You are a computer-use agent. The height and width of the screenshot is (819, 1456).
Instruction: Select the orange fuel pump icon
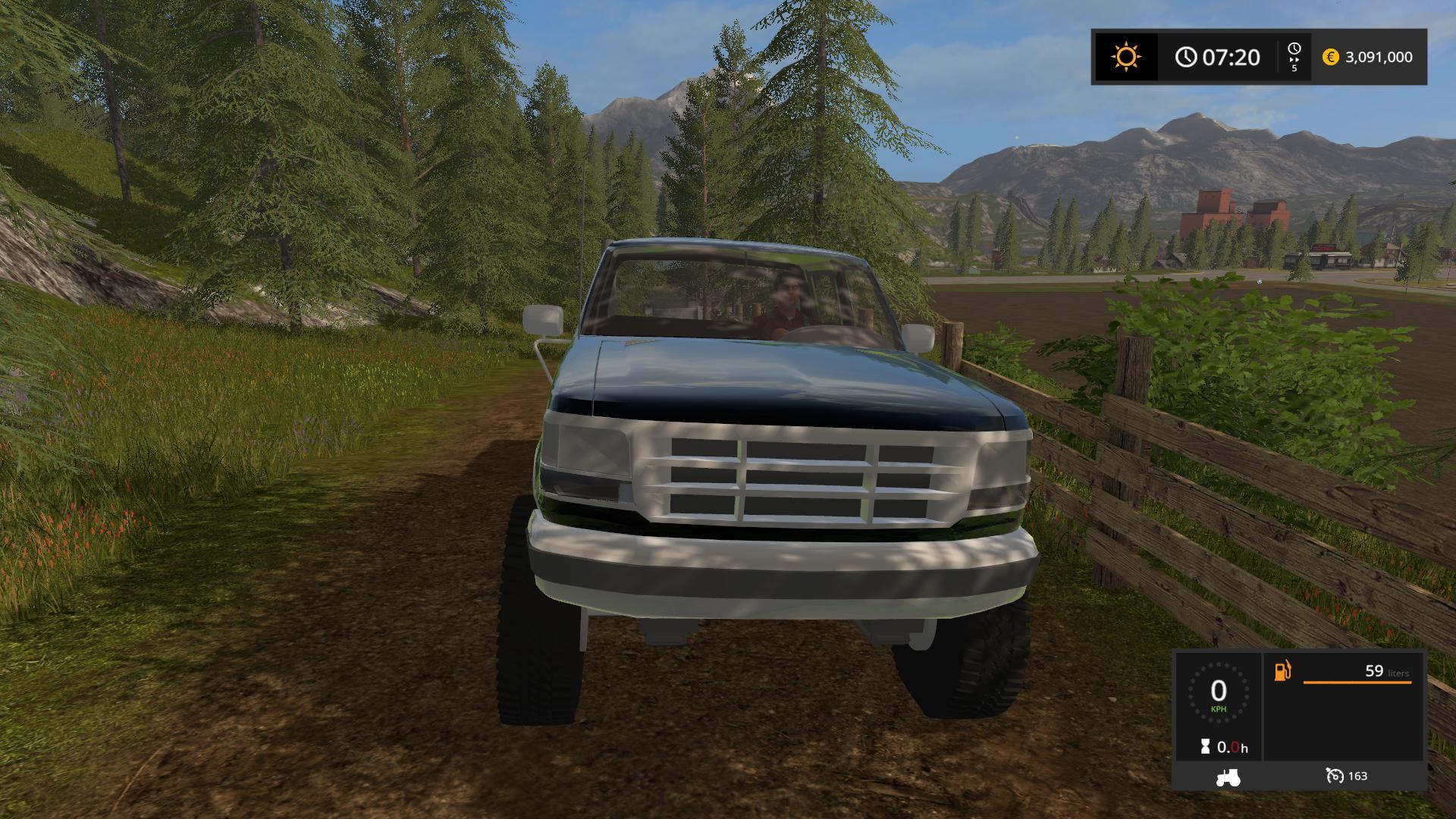click(1282, 671)
